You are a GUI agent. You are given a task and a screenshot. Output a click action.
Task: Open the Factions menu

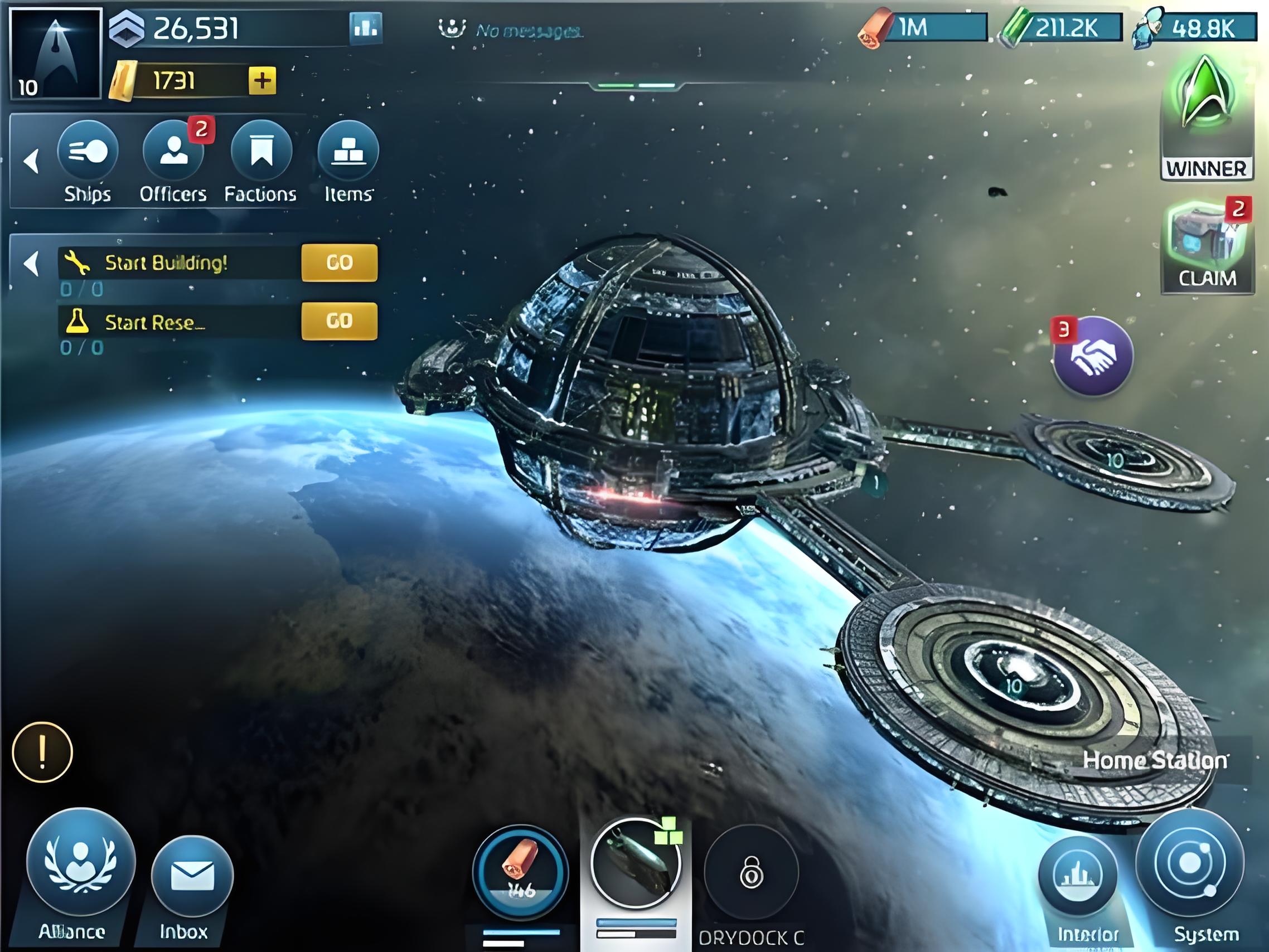(261, 152)
